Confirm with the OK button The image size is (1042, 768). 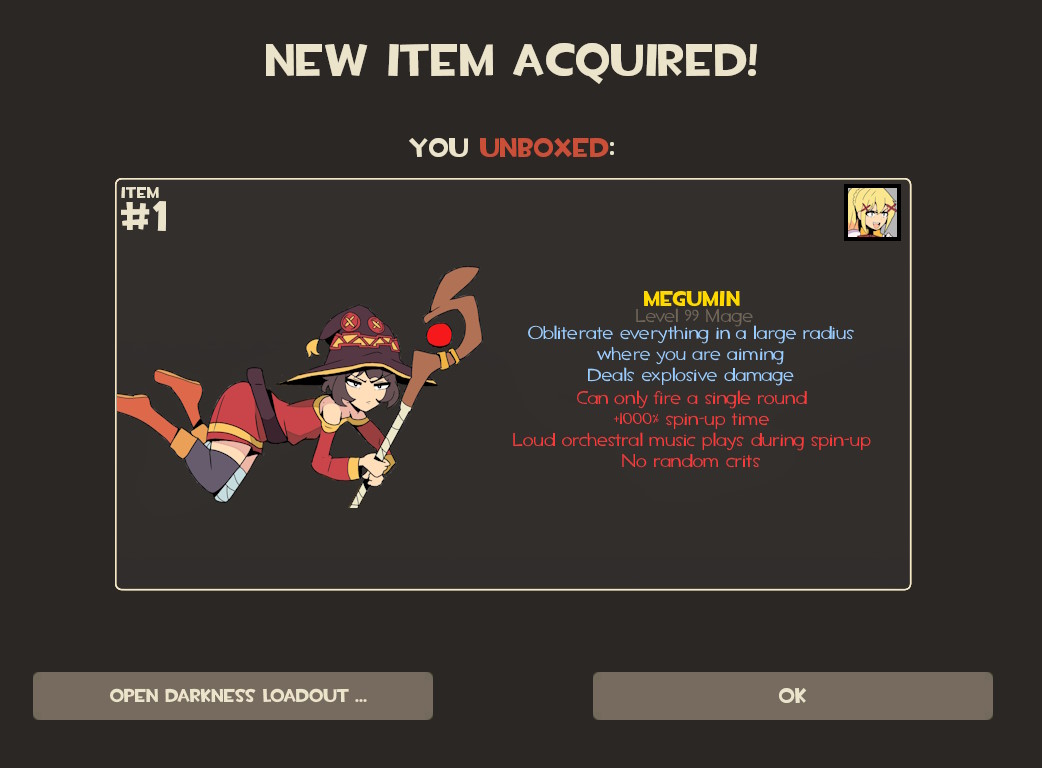pyautogui.click(x=792, y=696)
